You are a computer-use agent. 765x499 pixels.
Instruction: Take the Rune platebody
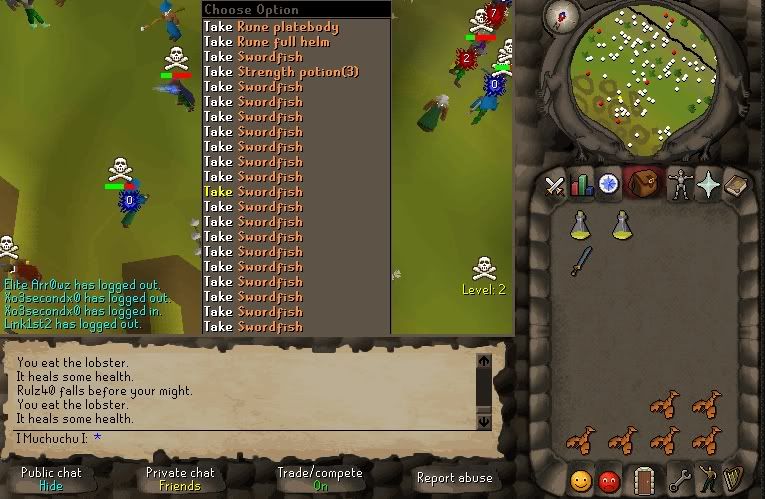point(271,27)
